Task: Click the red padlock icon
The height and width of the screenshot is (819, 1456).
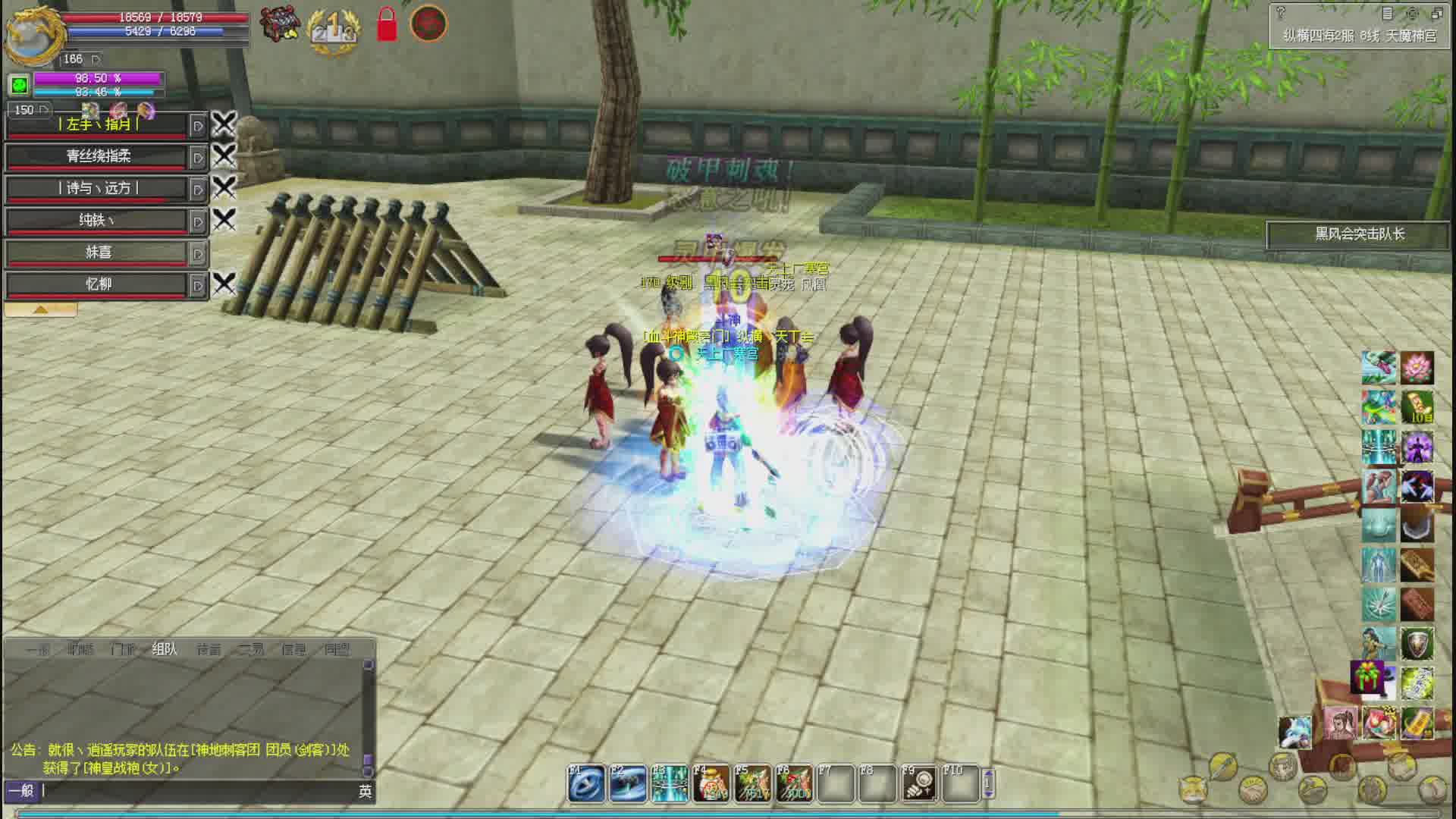Action: [387, 24]
